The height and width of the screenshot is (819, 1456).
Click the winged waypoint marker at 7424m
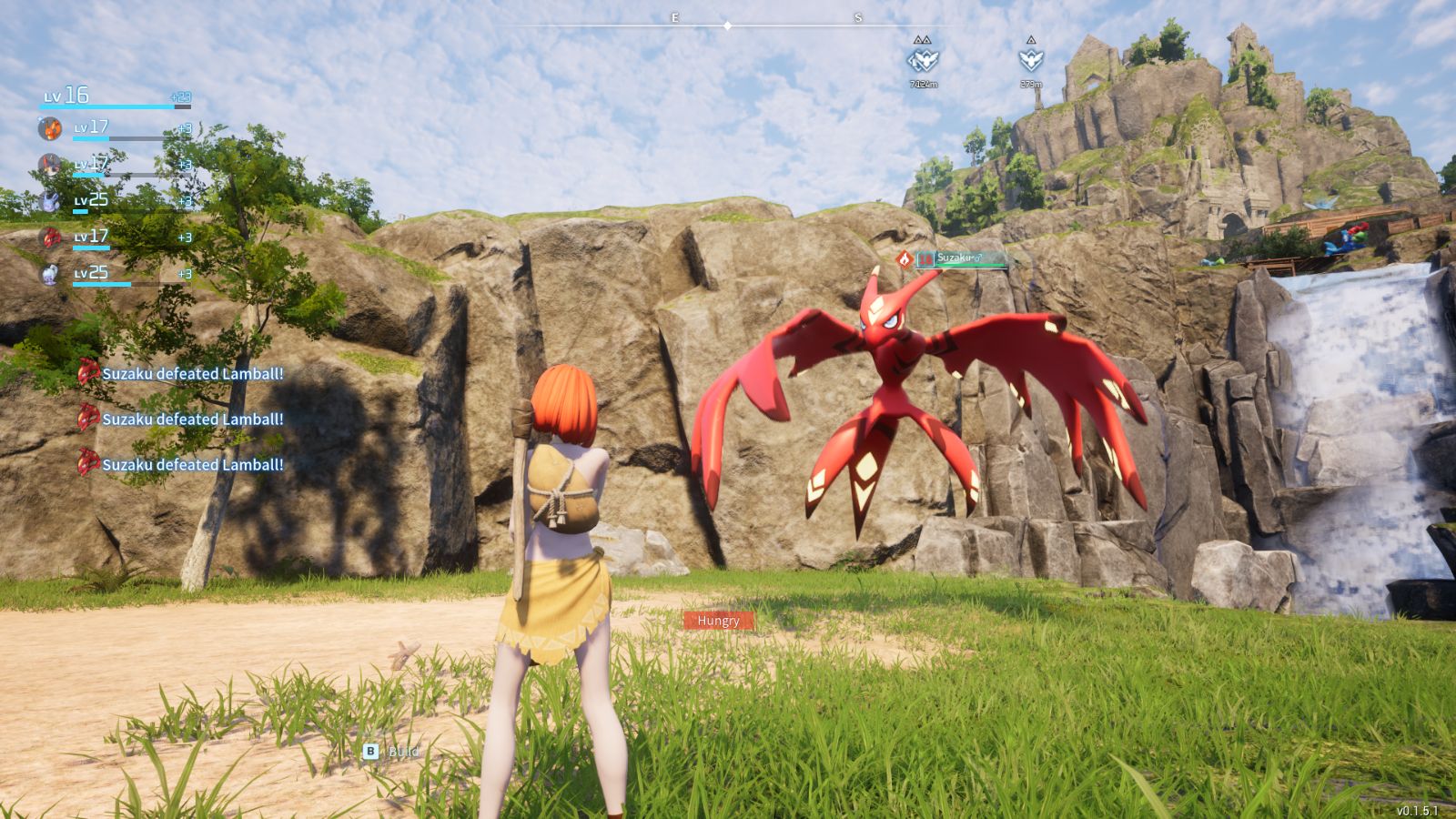[x=923, y=60]
